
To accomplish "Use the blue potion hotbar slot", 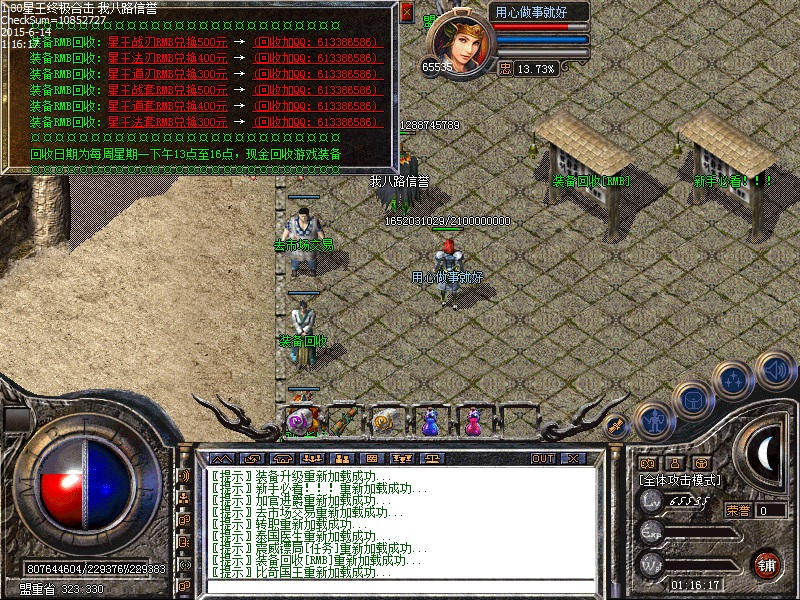I will coord(430,422).
